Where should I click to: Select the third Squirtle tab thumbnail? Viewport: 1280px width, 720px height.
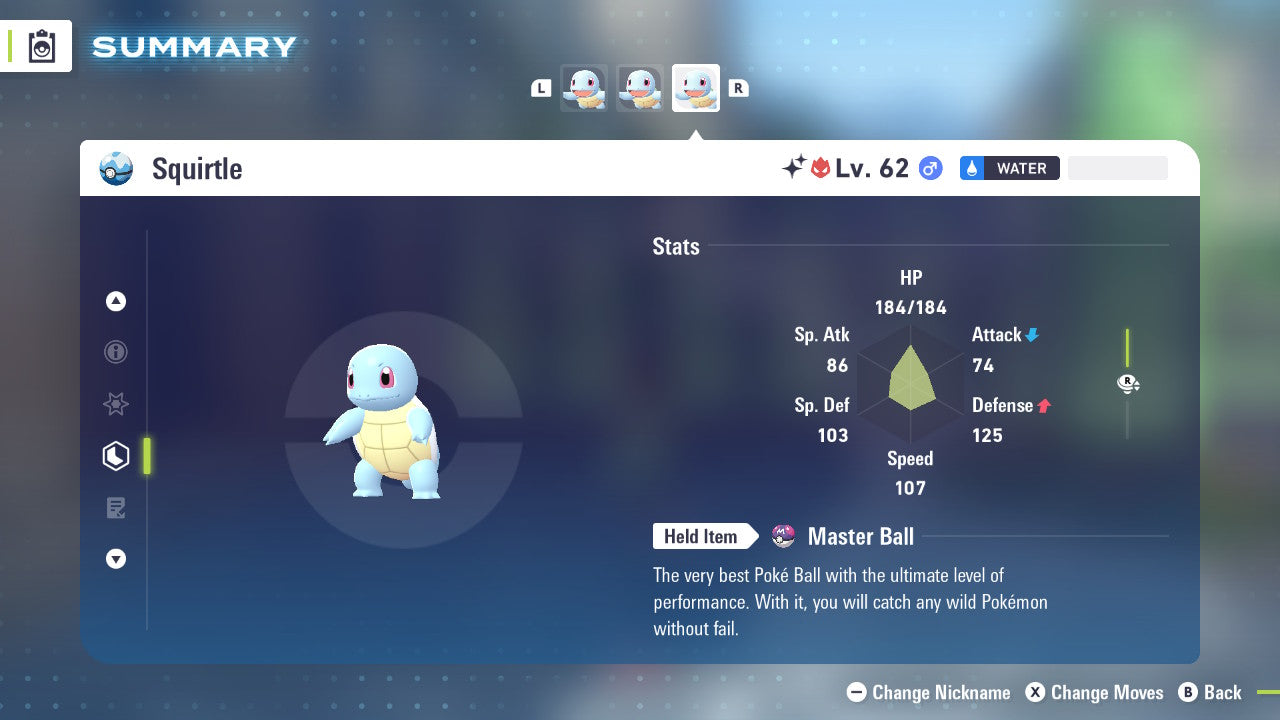click(x=696, y=88)
